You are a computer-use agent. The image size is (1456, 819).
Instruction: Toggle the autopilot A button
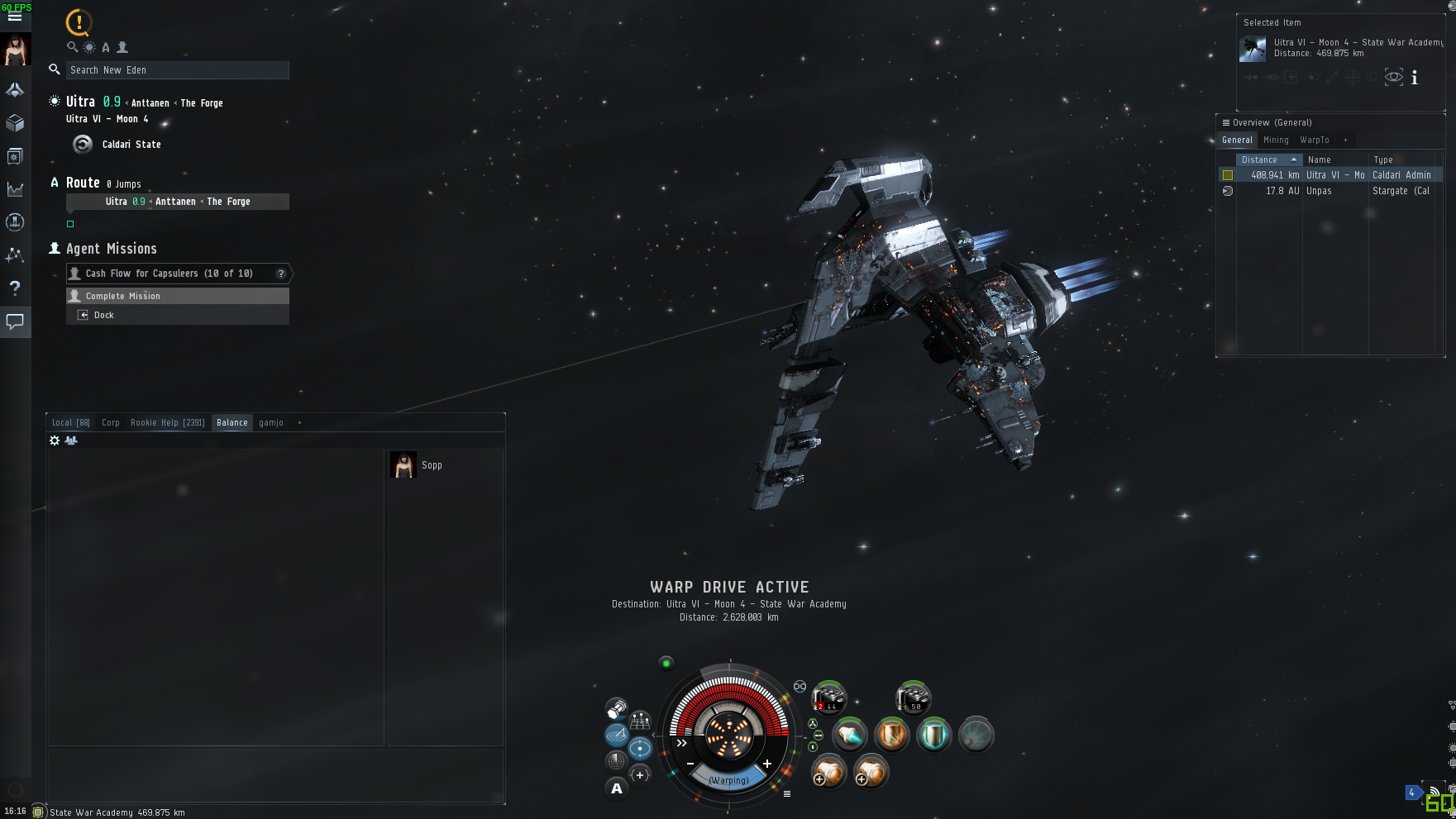point(617,788)
